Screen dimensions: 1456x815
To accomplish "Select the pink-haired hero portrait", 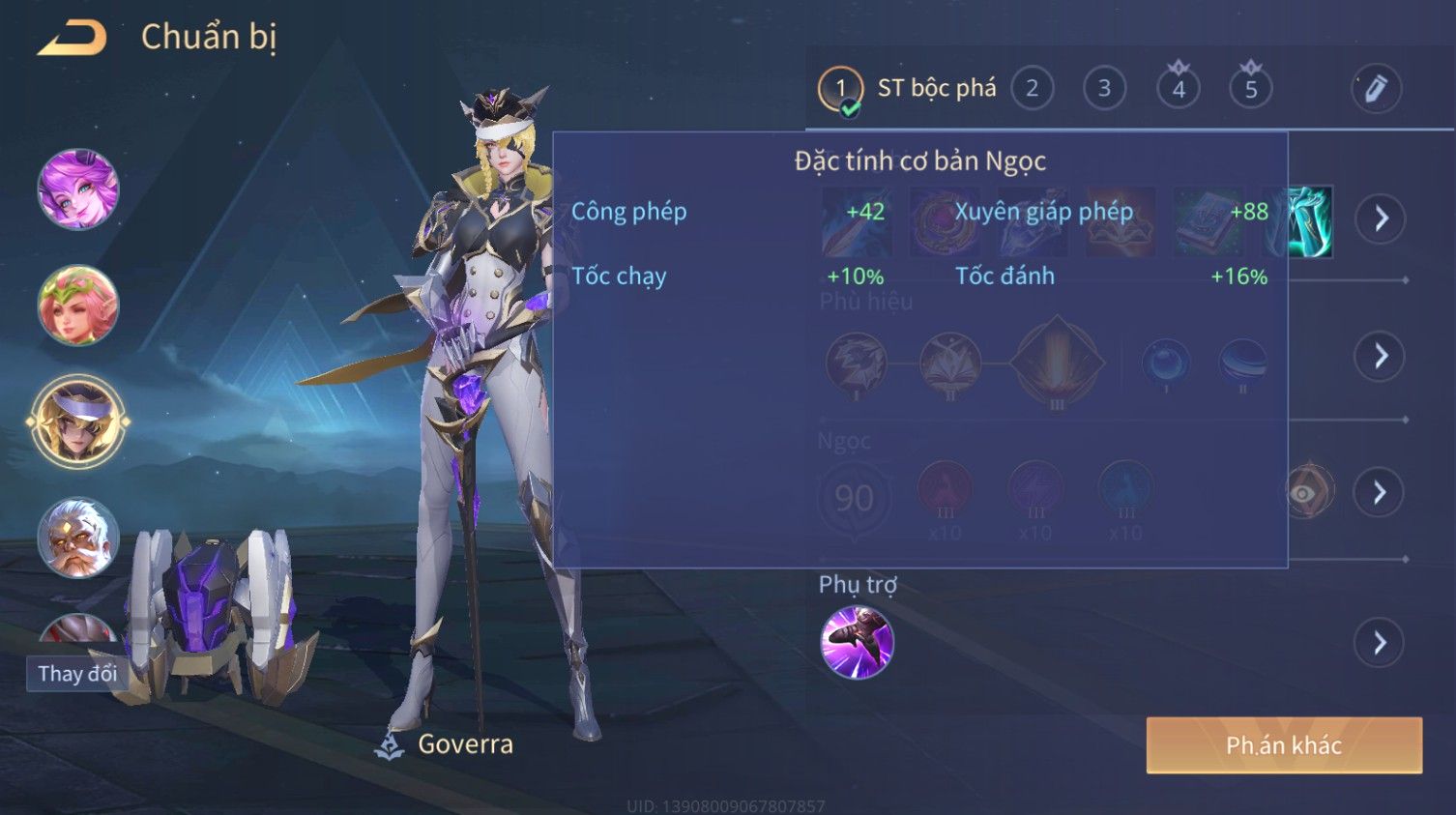I will click(x=77, y=189).
